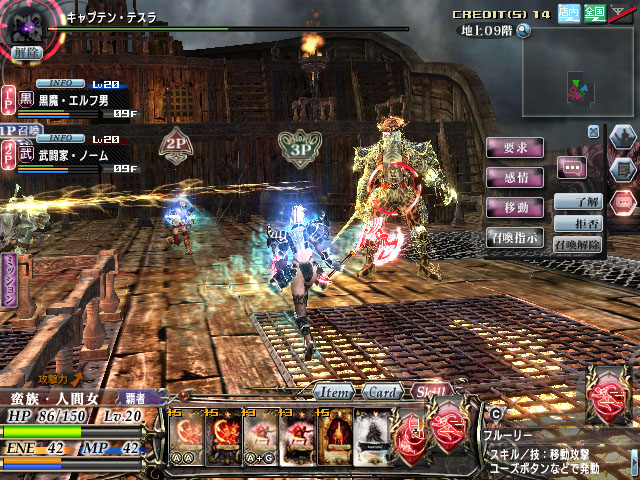Toggle the 全国 nationwide channel button

[x=594, y=12]
